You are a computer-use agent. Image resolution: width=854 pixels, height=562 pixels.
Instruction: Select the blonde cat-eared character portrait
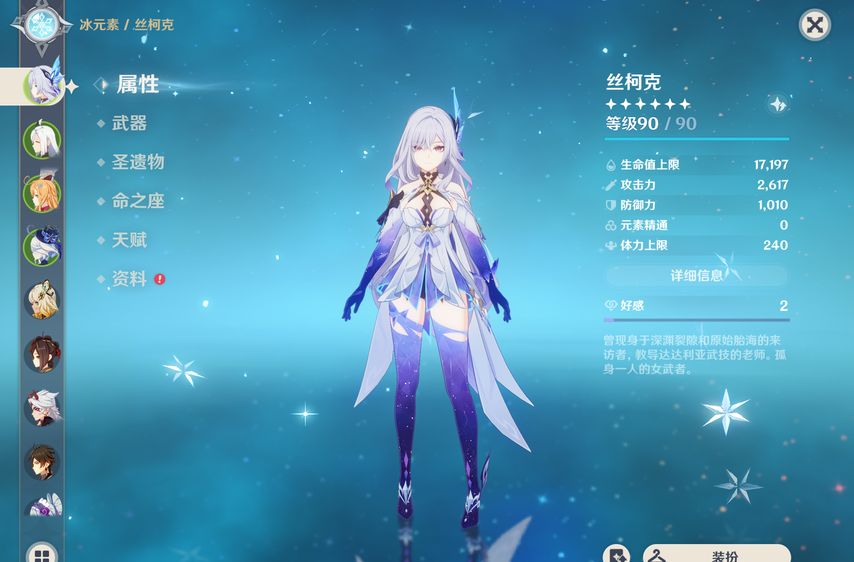click(x=42, y=300)
